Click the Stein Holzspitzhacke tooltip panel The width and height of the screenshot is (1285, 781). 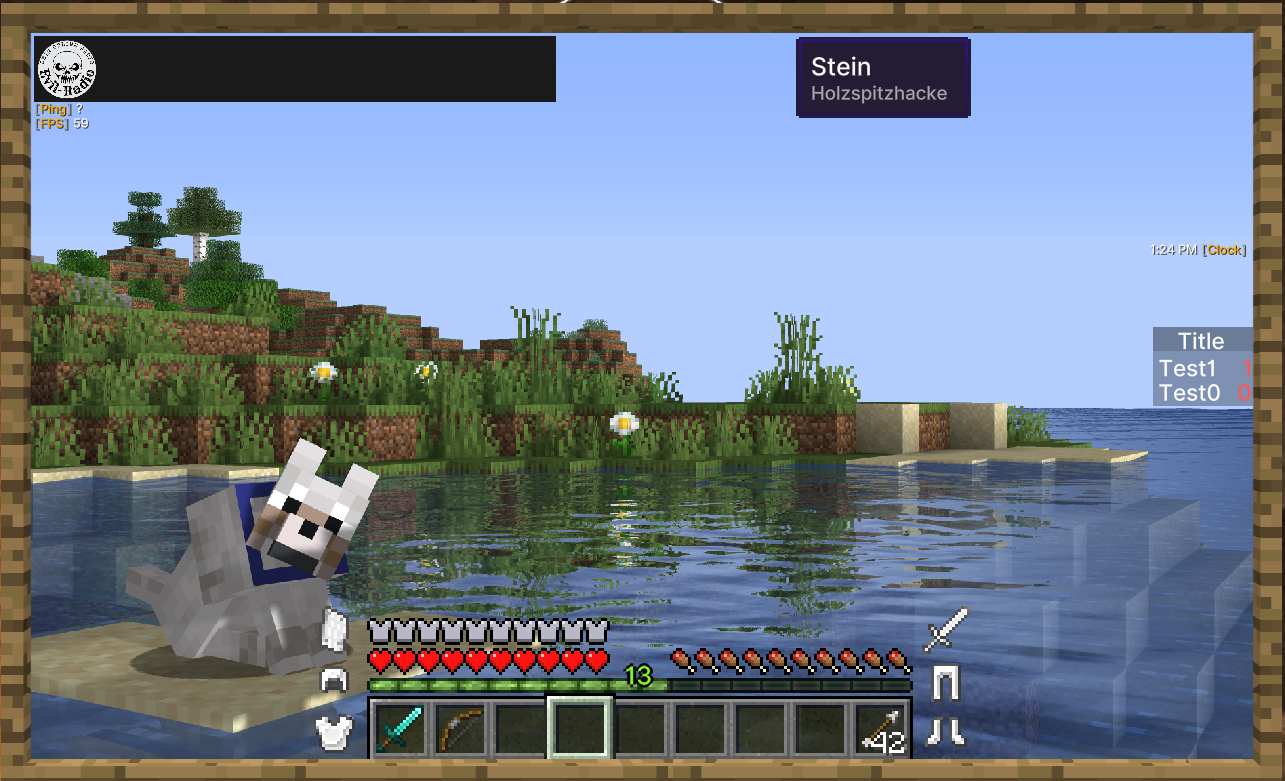tap(883, 78)
